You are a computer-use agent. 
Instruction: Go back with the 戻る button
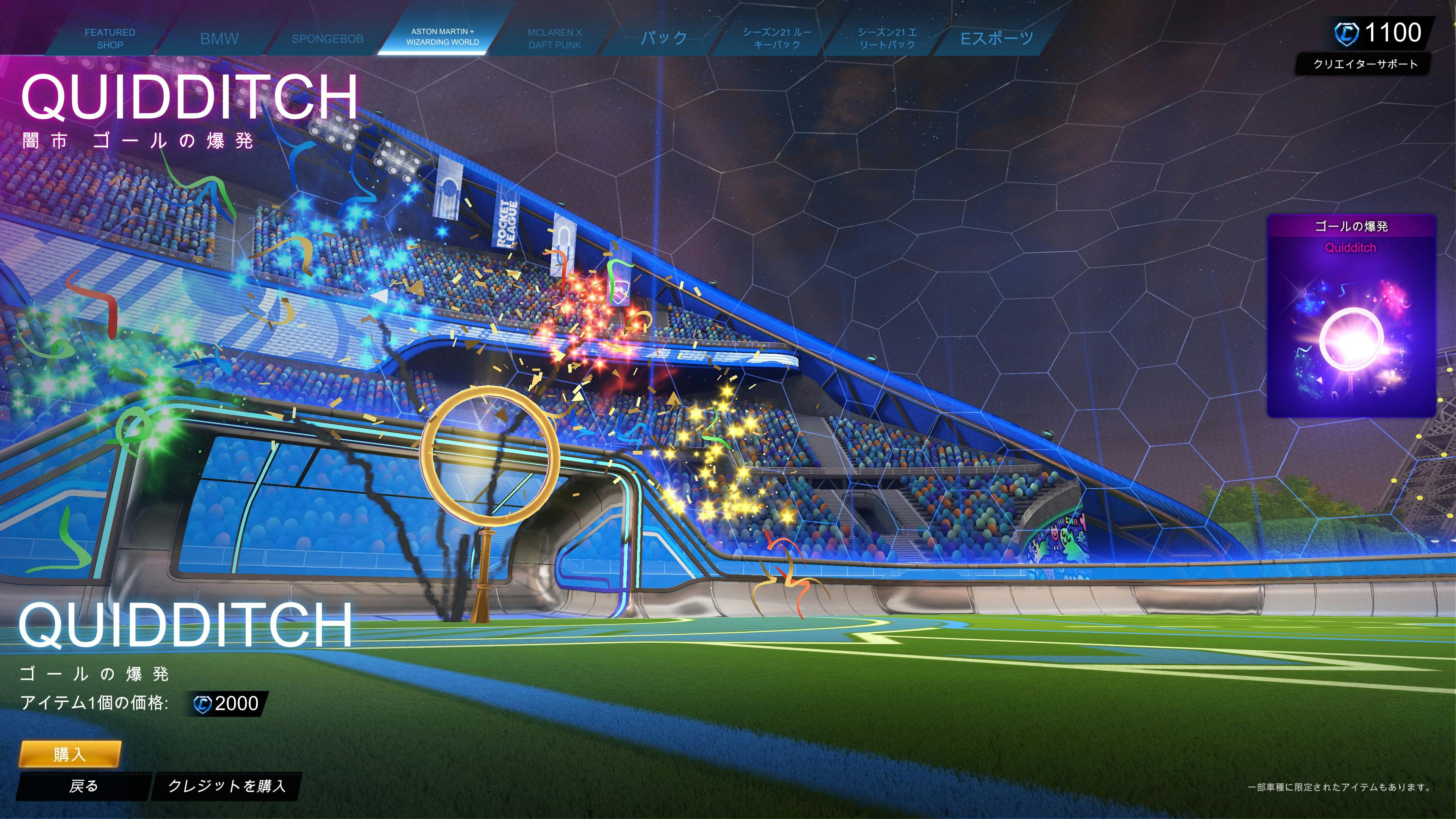(x=84, y=786)
